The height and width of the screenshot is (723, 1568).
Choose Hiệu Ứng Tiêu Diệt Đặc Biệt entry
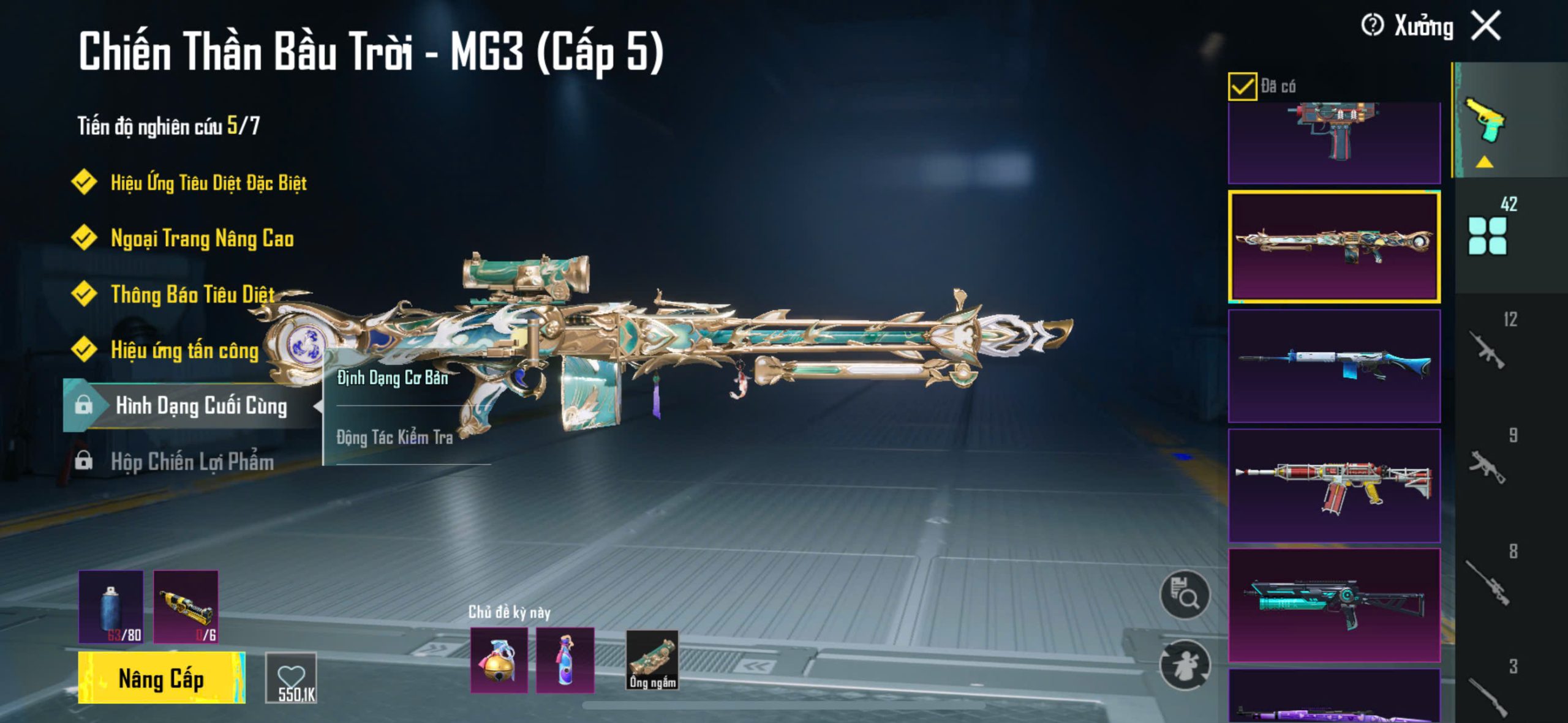pyautogui.click(x=208, y=182)
